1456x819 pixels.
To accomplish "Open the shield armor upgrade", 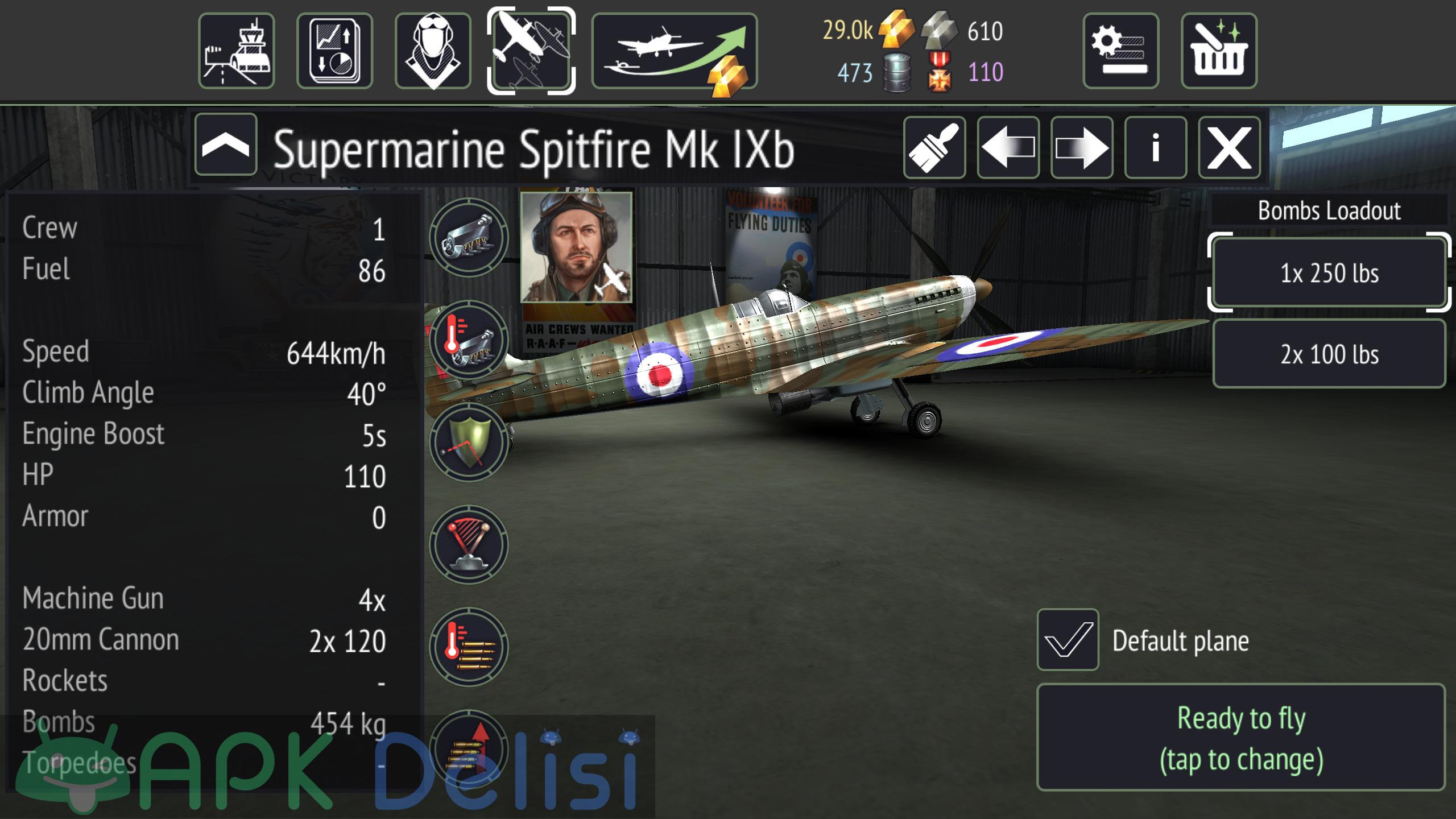I will 469,442.
